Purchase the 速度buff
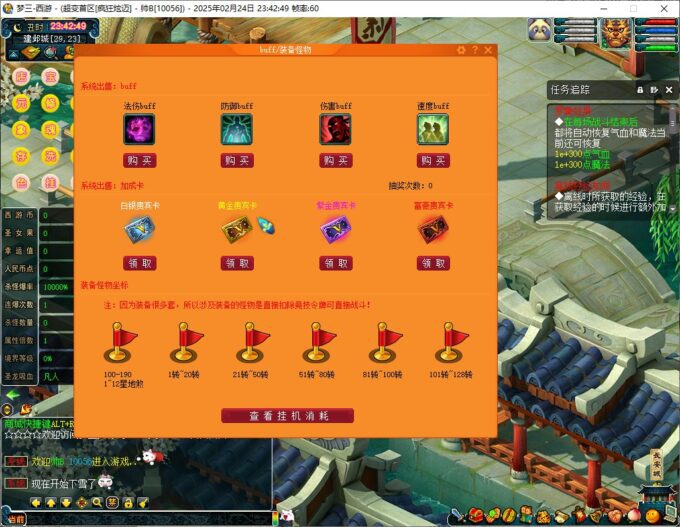This screenshot has width=680, height=527. [433, 160]
